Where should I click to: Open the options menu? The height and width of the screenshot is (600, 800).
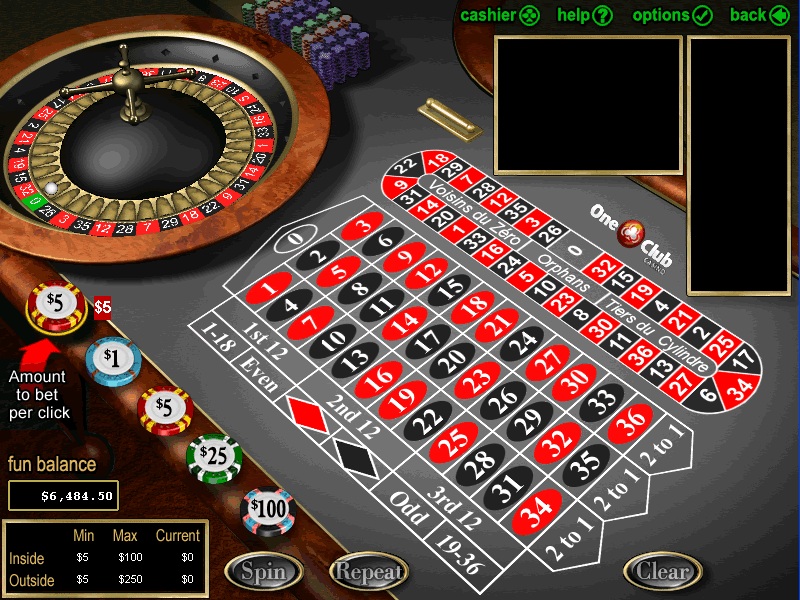[672, 15]
